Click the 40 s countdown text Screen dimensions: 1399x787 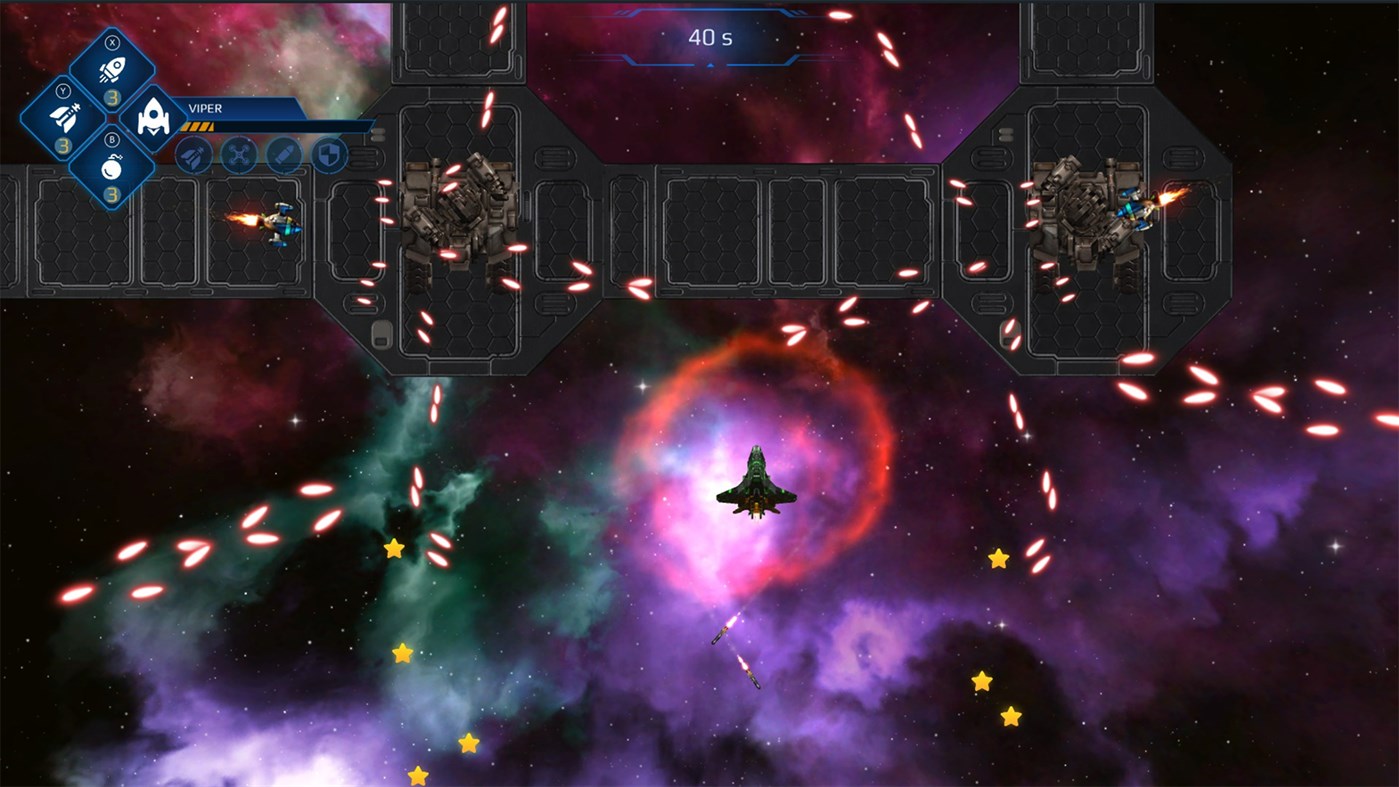point(708,38)
